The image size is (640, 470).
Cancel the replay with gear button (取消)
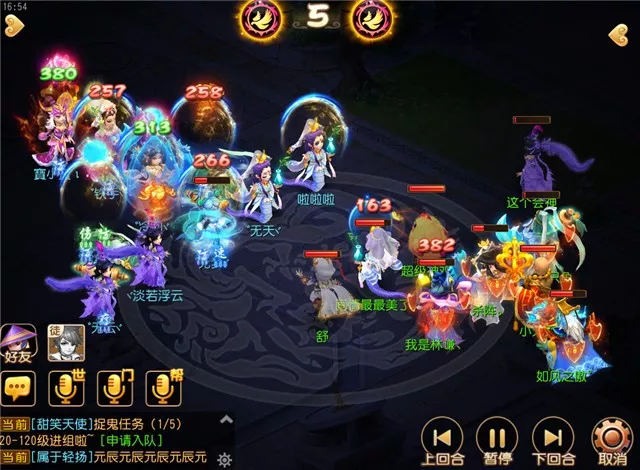pyautogui.click(x=608, y=437)
